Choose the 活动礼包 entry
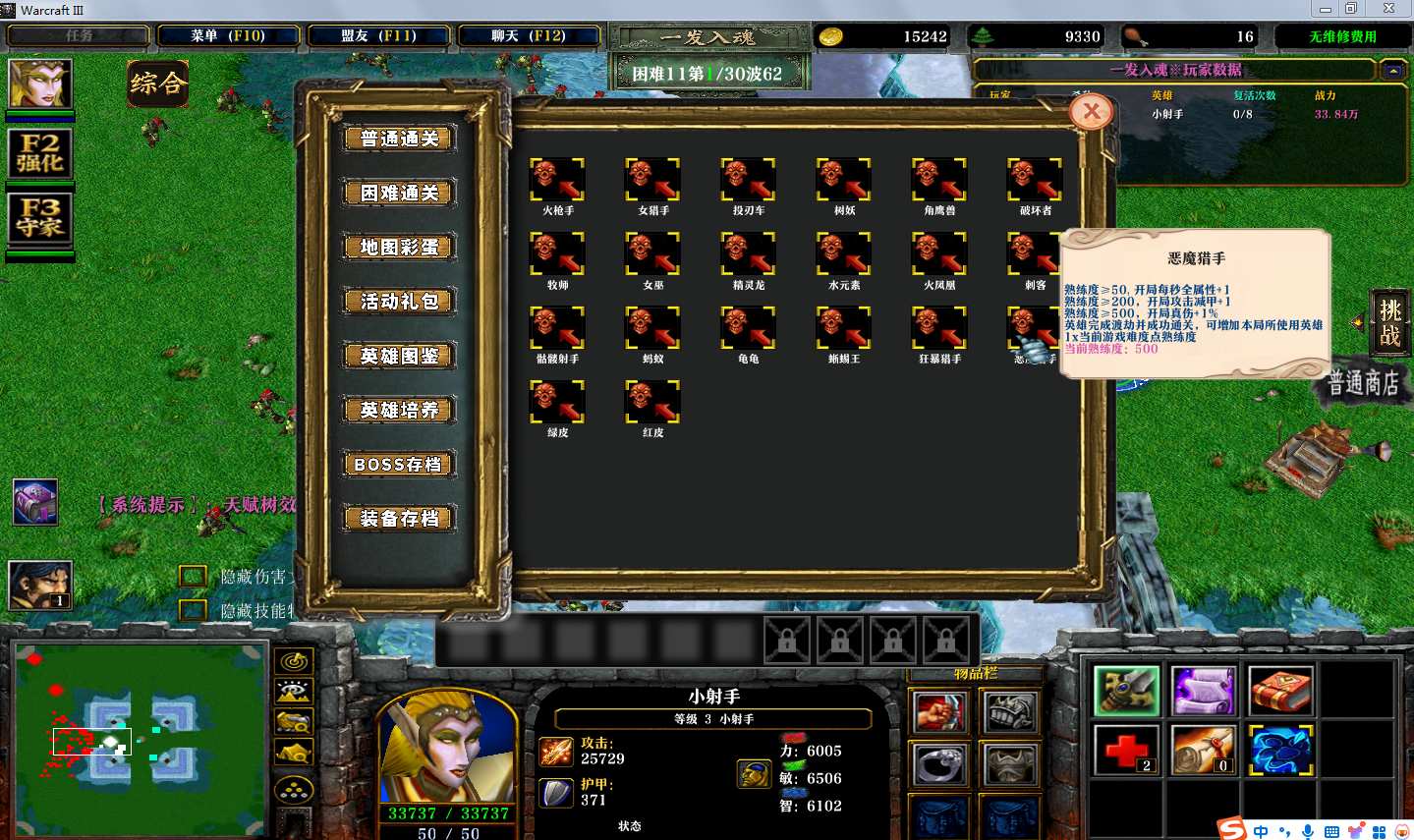The width and height of the screenshot is (1414, 840). tap(399, 301)
